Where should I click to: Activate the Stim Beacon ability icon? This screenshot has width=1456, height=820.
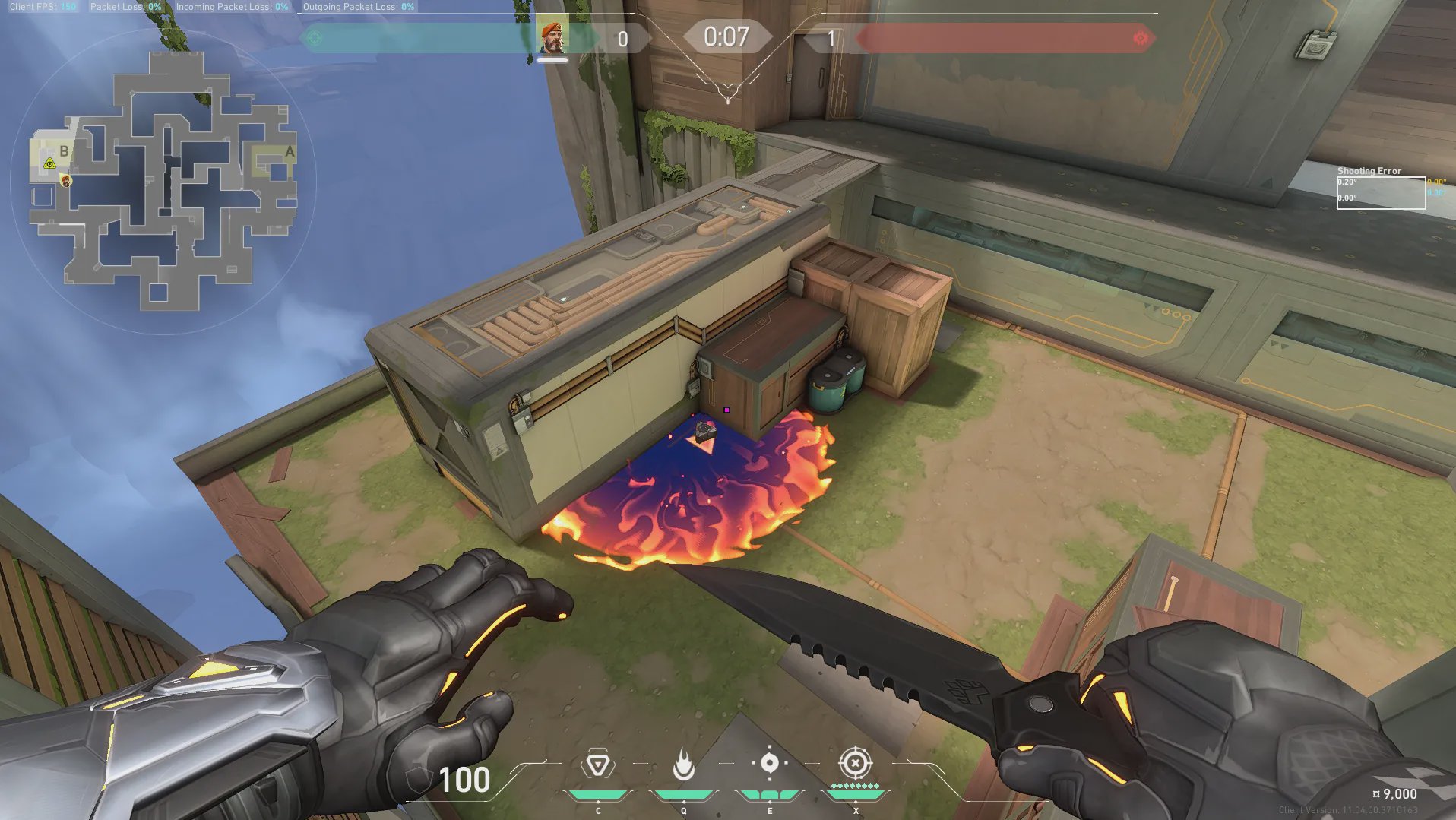point(598,765)
